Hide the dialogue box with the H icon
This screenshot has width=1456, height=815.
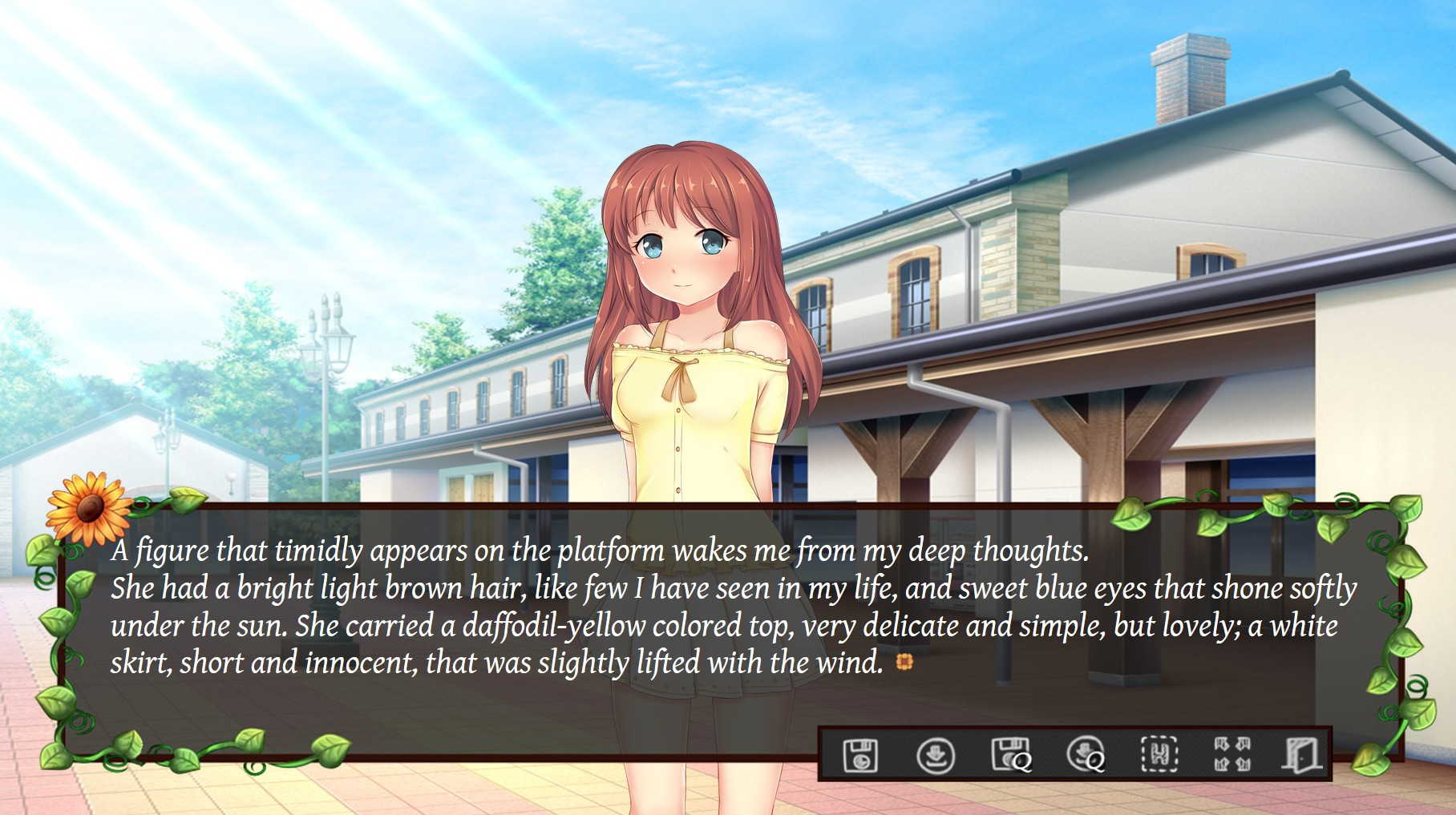(1159, 755)
